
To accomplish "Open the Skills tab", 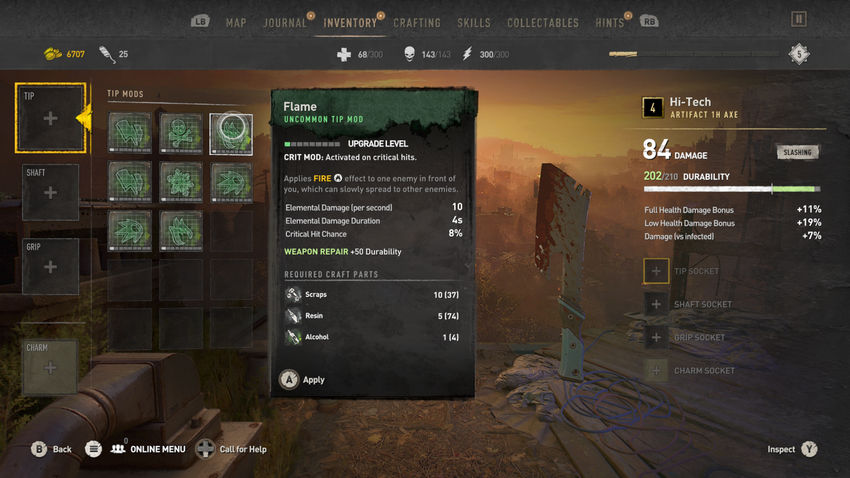I will [473, 22].
